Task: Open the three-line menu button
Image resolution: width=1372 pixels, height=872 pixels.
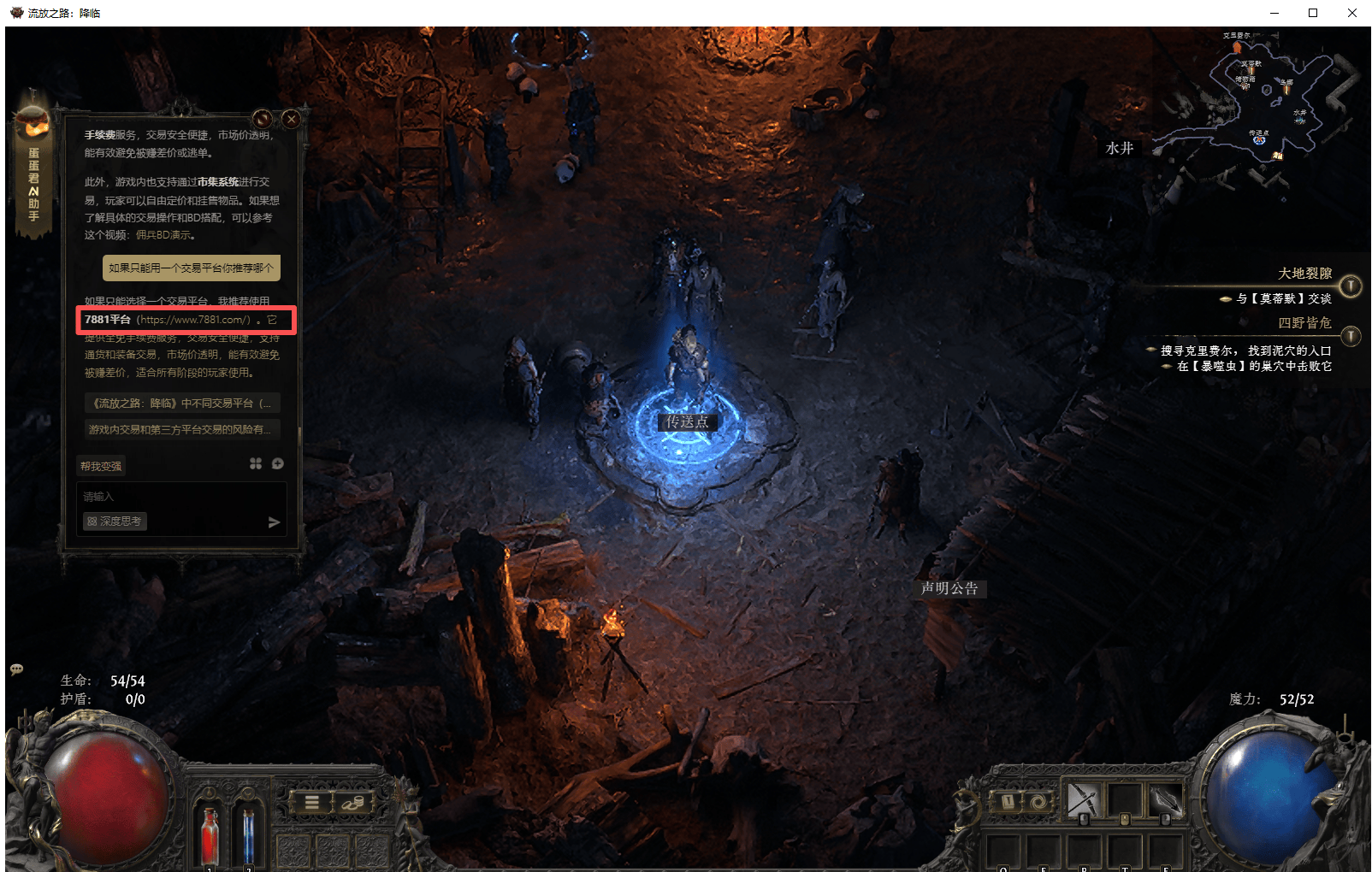Action: [x=312, y=802]
